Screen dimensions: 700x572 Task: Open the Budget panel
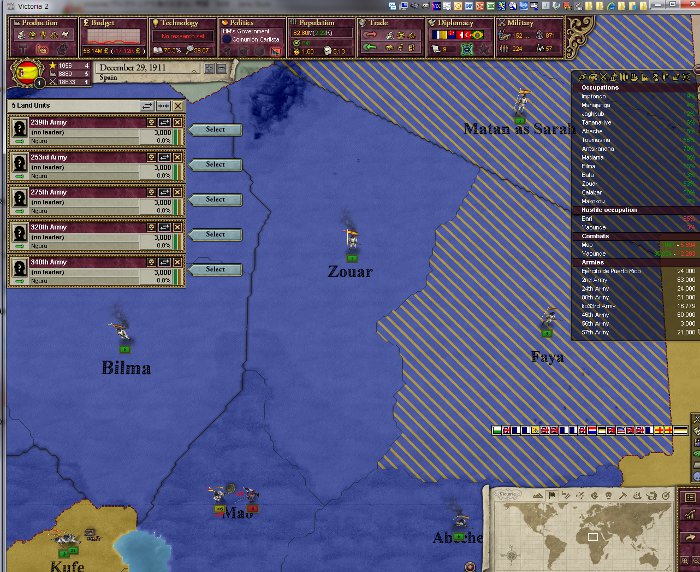tap(107, 22)
